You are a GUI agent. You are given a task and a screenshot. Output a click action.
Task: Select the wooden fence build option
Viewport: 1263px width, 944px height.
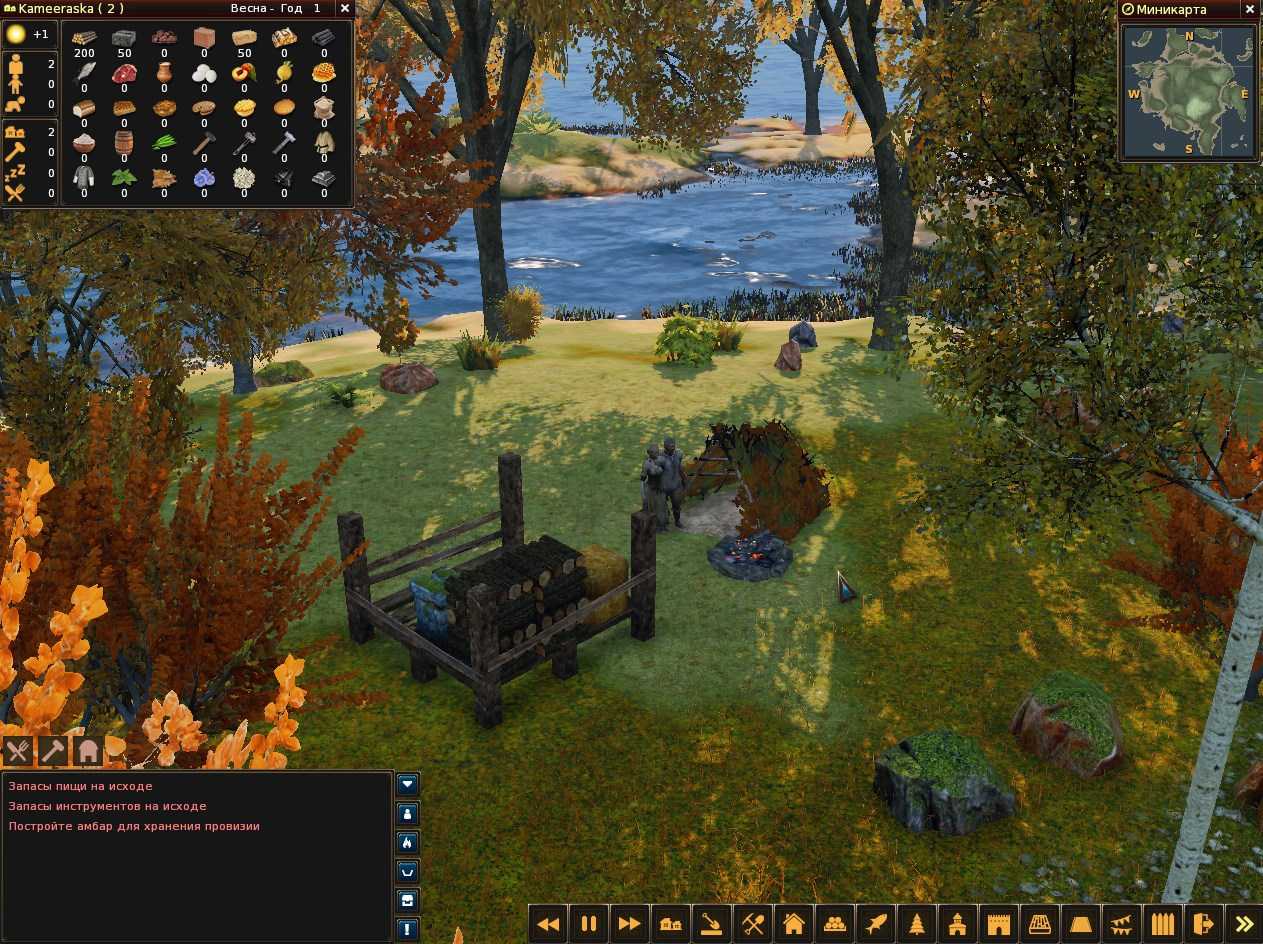[1162, 924]
